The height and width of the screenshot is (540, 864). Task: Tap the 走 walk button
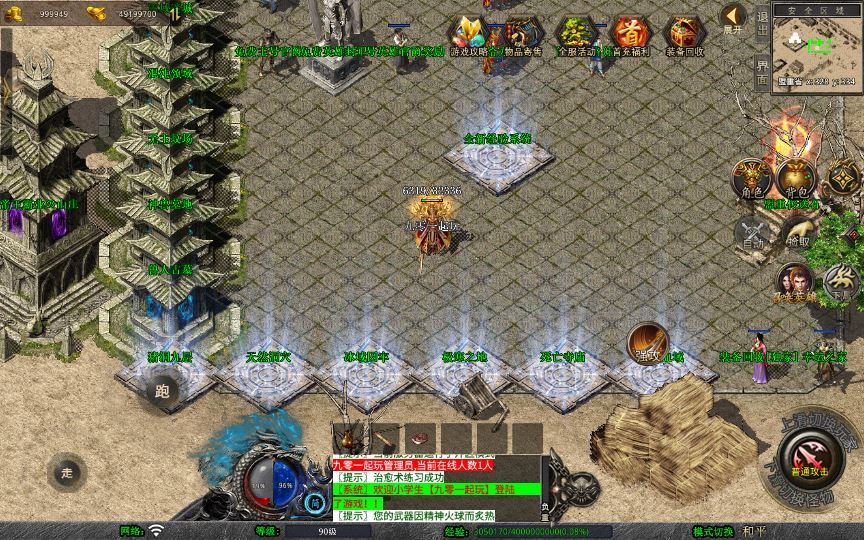pyautogui.click(x=68, y=471)
